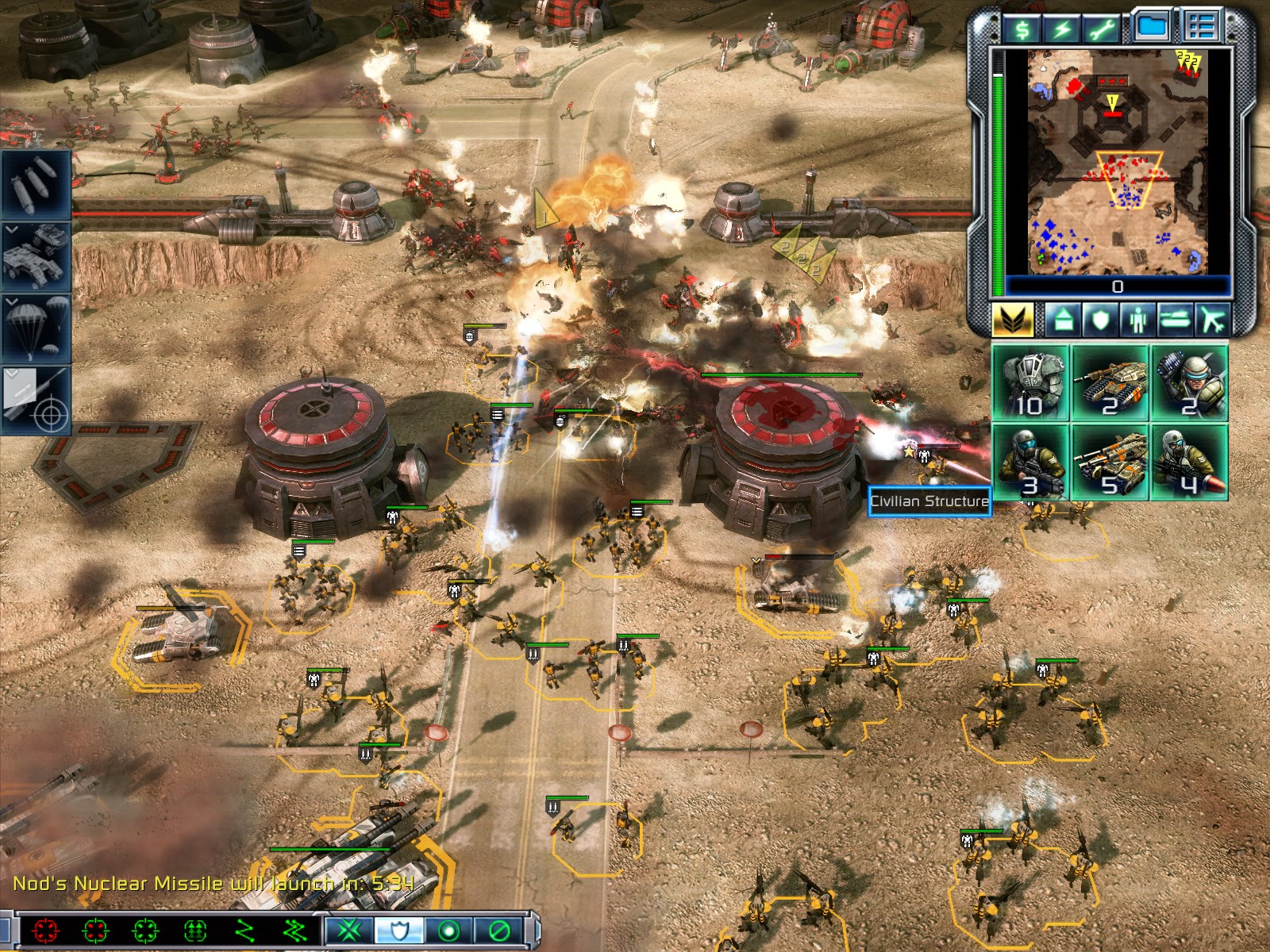1270x952 pixels.
Task: Click the battlefield minimap
Action: pos(1117,161)
